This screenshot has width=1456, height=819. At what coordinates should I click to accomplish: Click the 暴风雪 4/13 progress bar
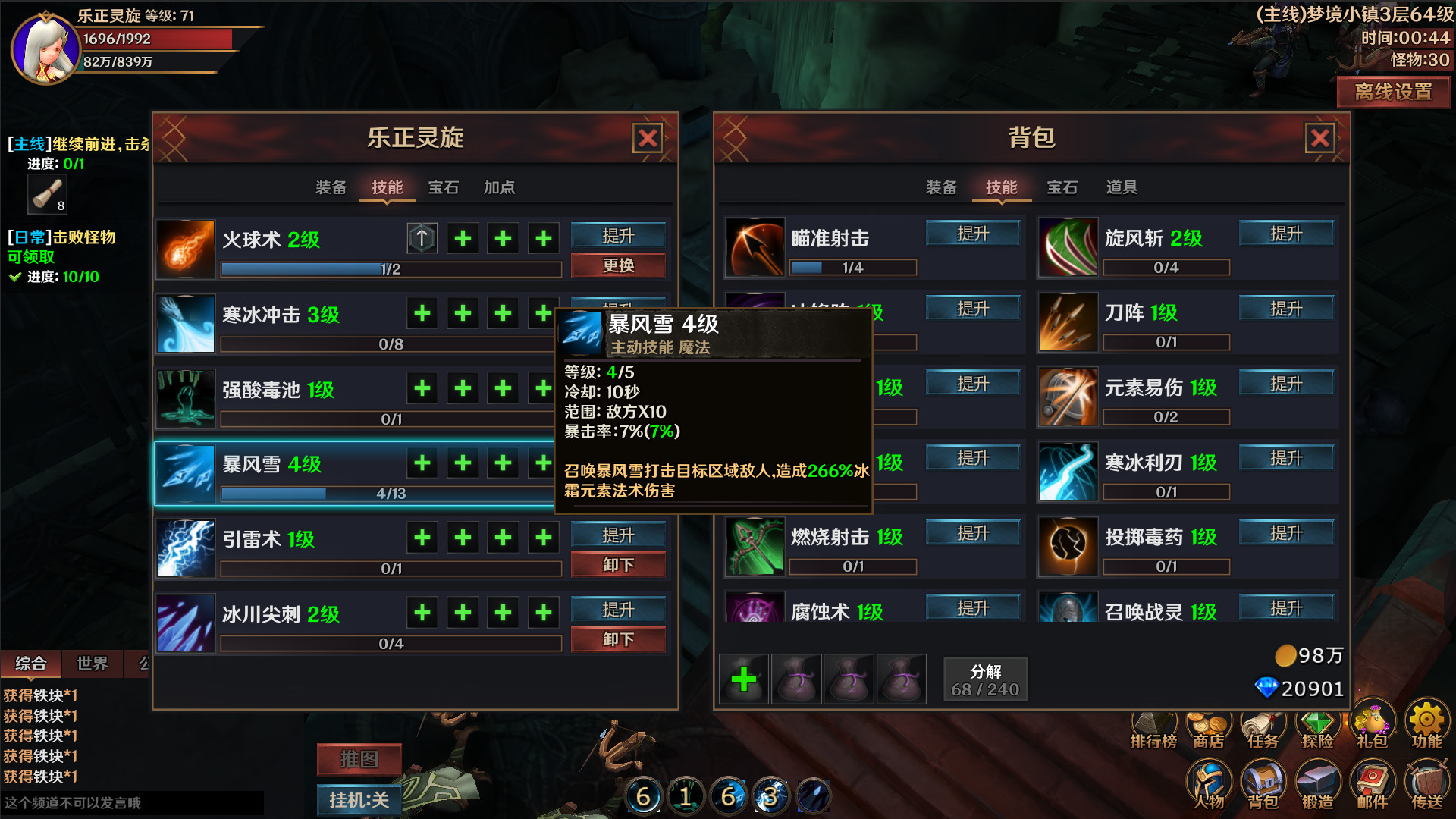[389, 493]
